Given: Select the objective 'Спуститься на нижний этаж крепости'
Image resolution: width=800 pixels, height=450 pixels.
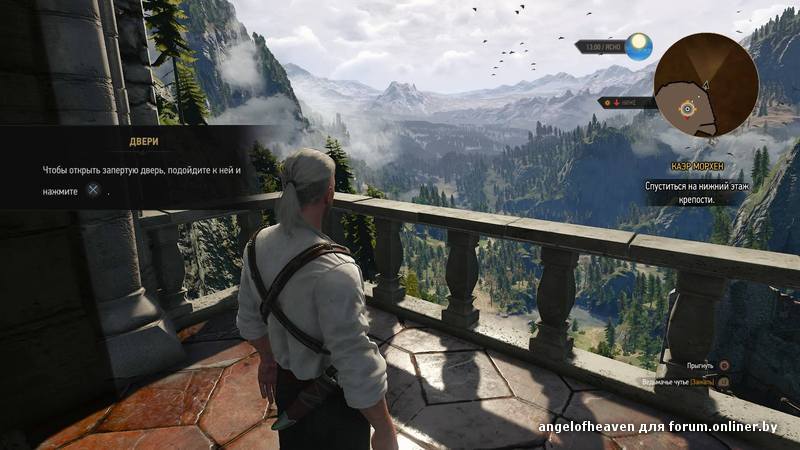Looking at the screenshot, I should click(x=696, y=192).
